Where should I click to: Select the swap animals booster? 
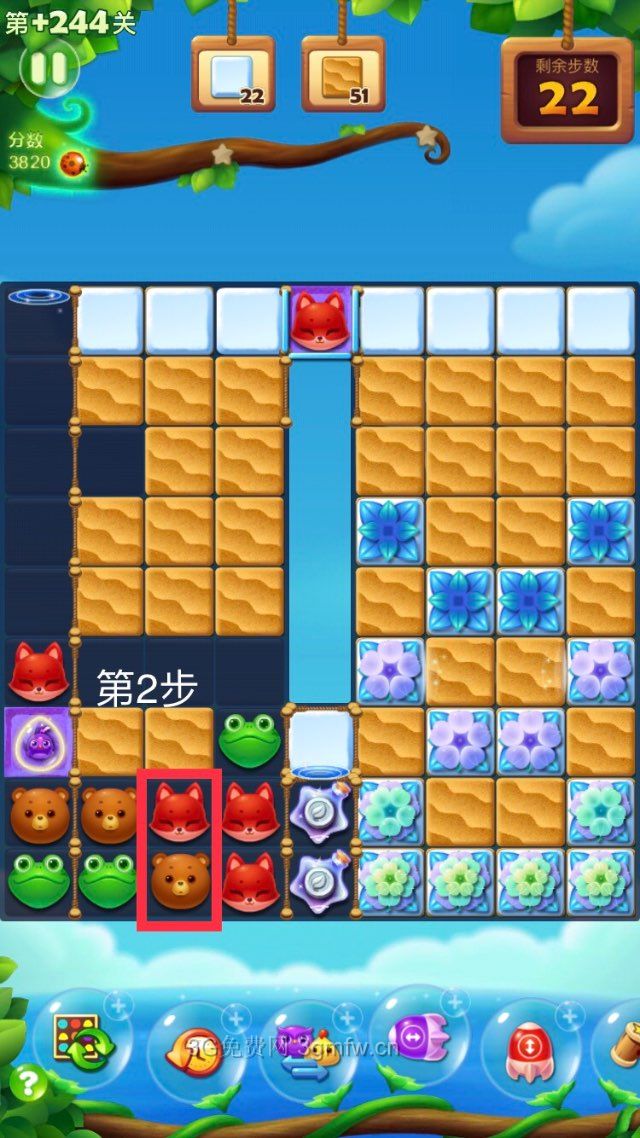pyautogui.click(x=305, y=1048)
